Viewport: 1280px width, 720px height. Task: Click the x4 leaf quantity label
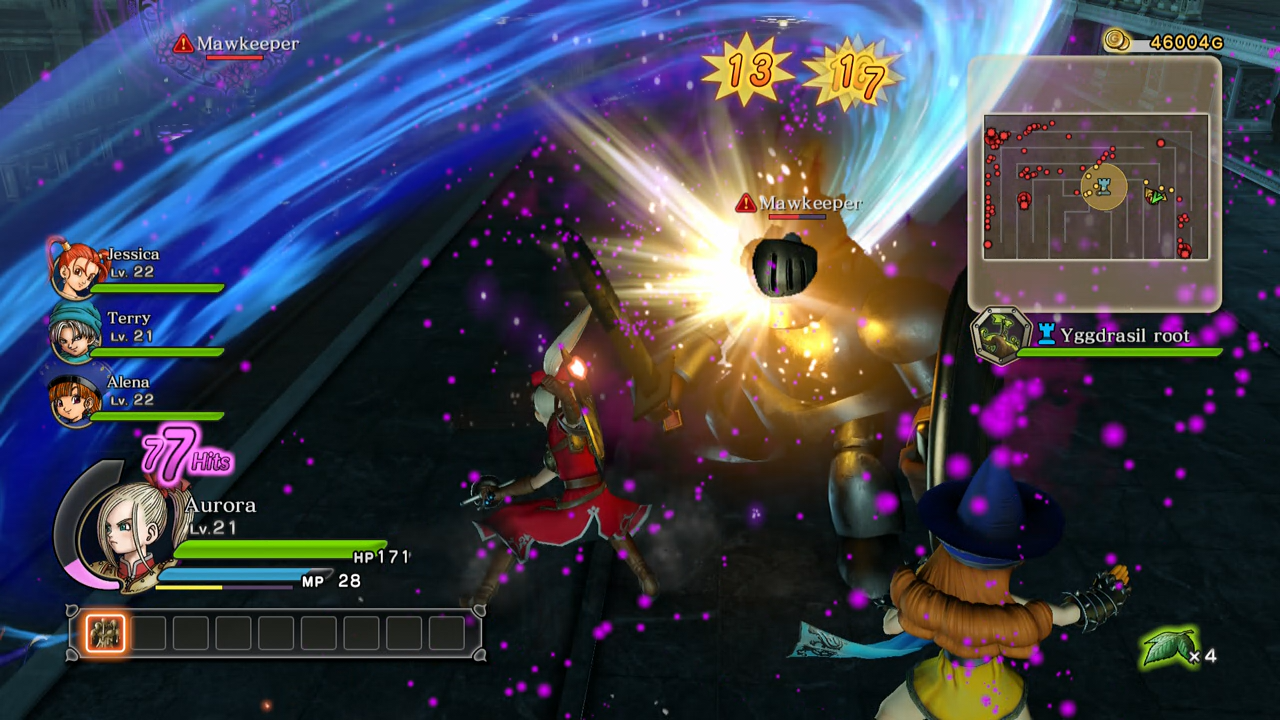1203,657
